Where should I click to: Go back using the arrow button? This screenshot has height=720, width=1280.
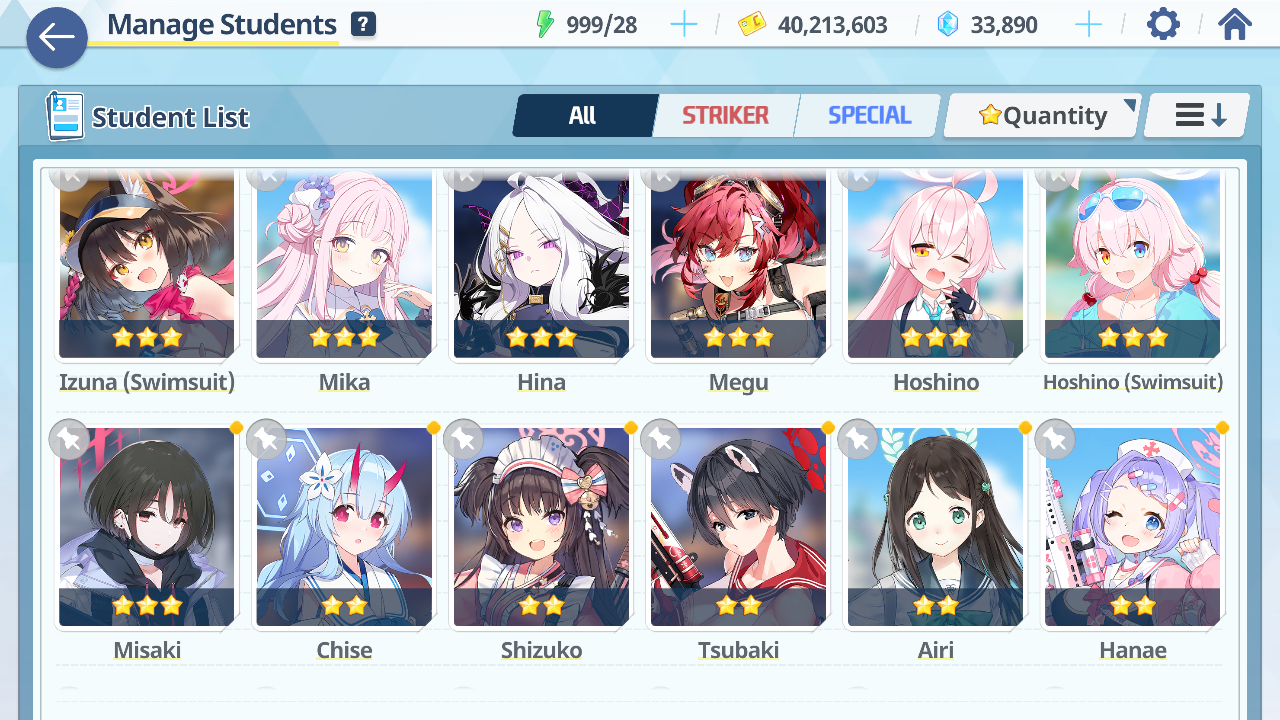57,38
